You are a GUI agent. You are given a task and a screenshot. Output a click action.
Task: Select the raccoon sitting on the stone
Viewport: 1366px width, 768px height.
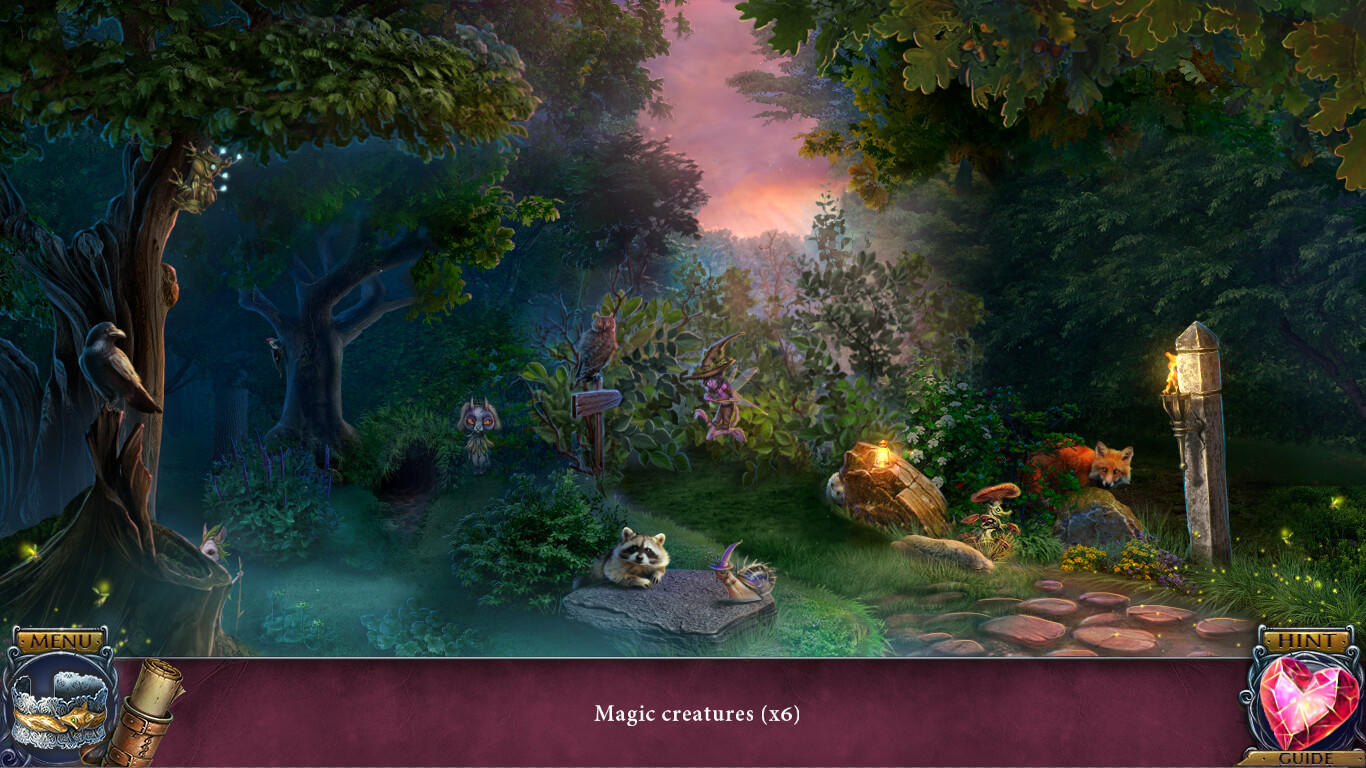[640, 555]
